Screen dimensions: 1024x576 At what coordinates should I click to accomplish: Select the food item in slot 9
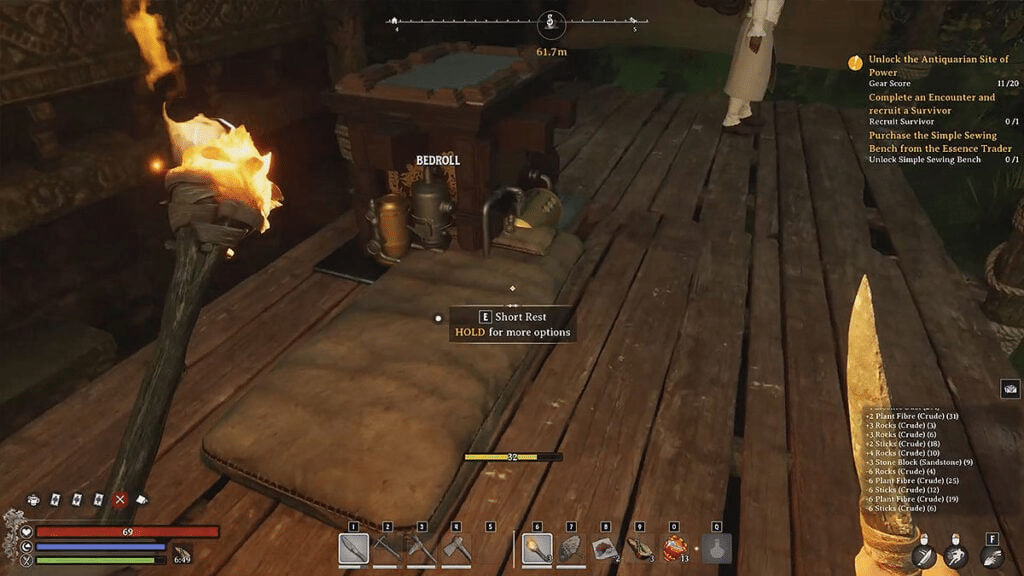pyautogui.click(x=639, y=548)
